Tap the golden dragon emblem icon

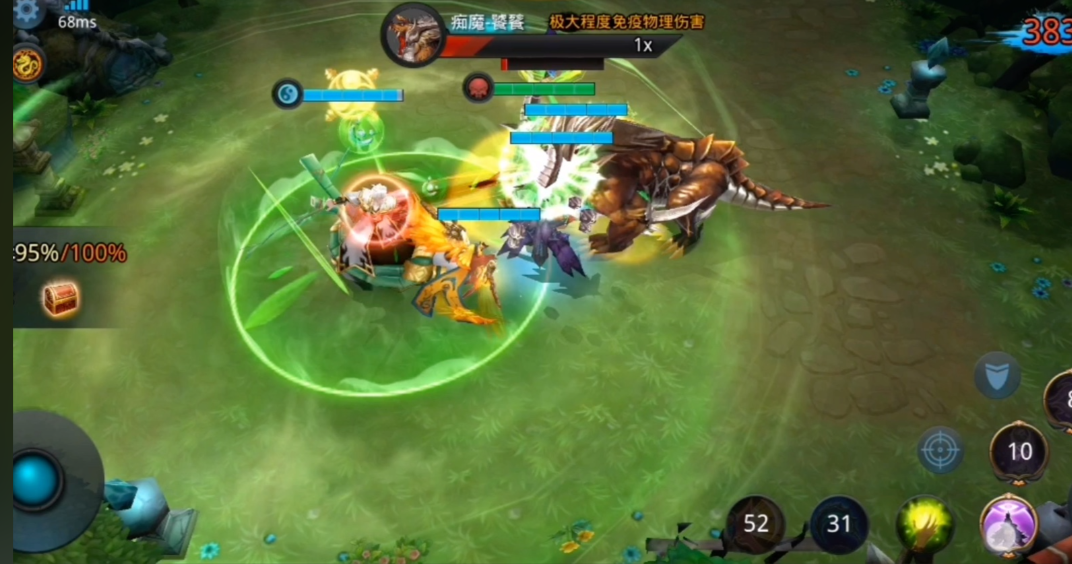click(27, 63)
